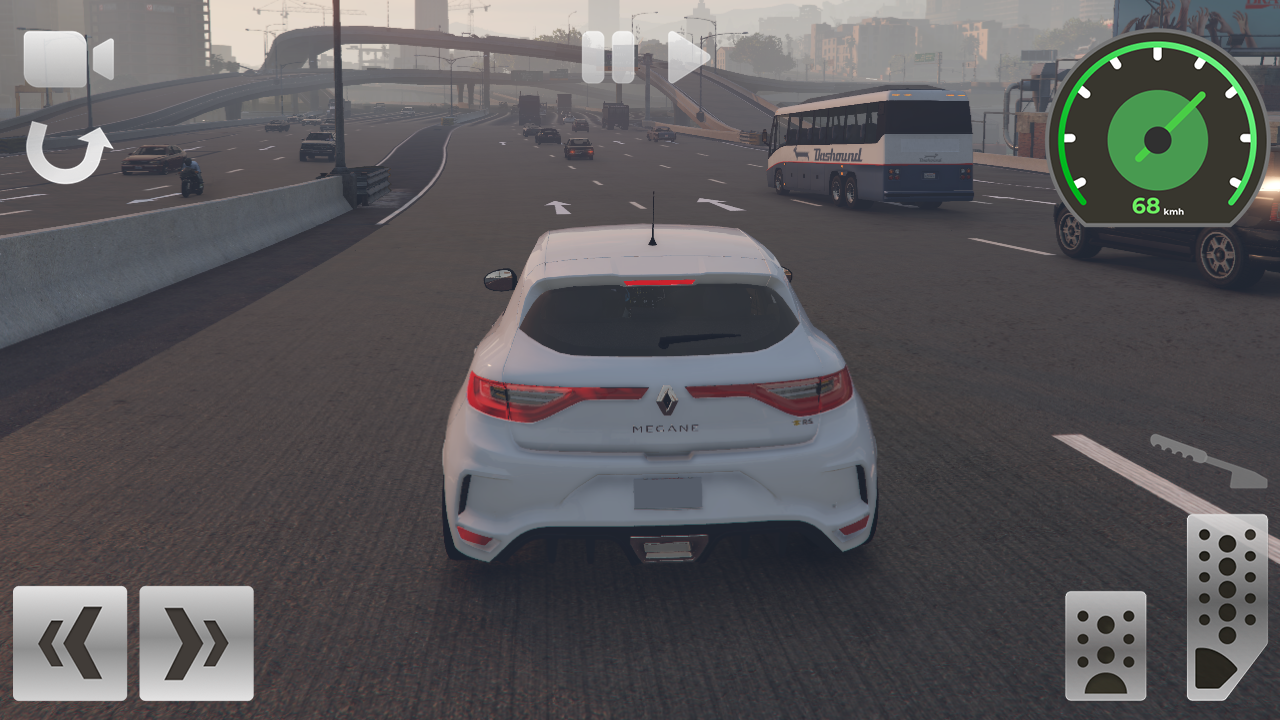Resume gameplay with the play button
Viewport: 1280px width, 720px height.
[x=685, y=57]
